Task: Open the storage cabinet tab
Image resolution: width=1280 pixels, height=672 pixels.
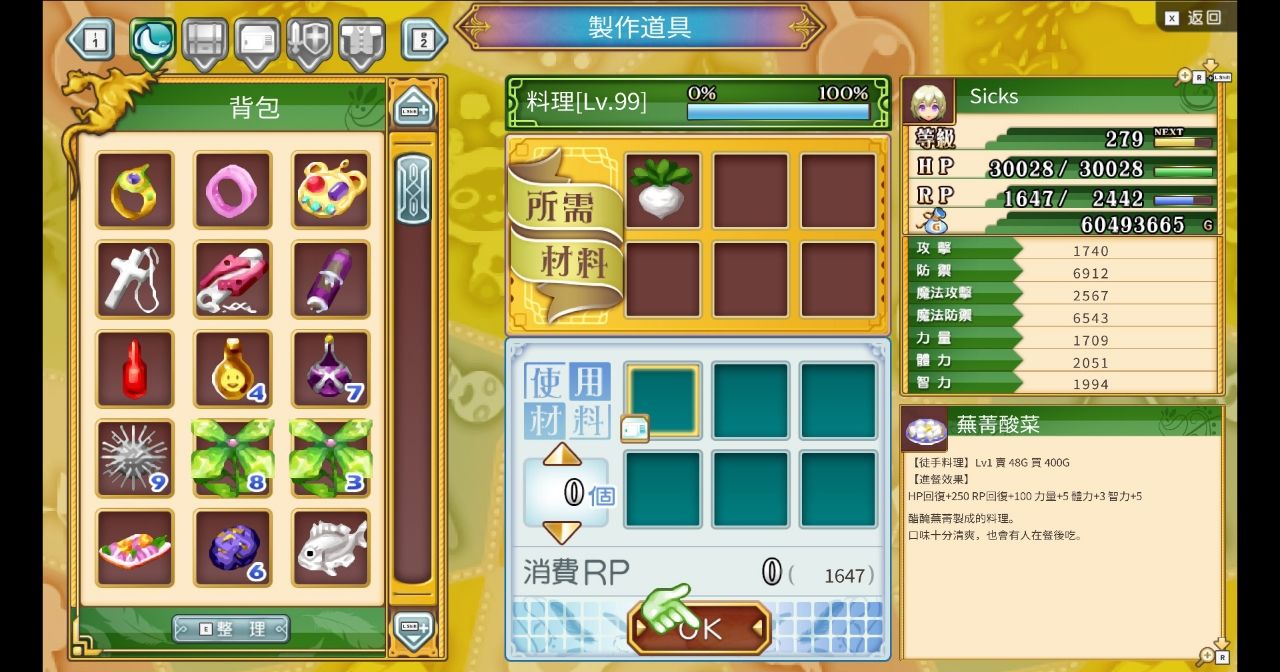Action: 205,40
